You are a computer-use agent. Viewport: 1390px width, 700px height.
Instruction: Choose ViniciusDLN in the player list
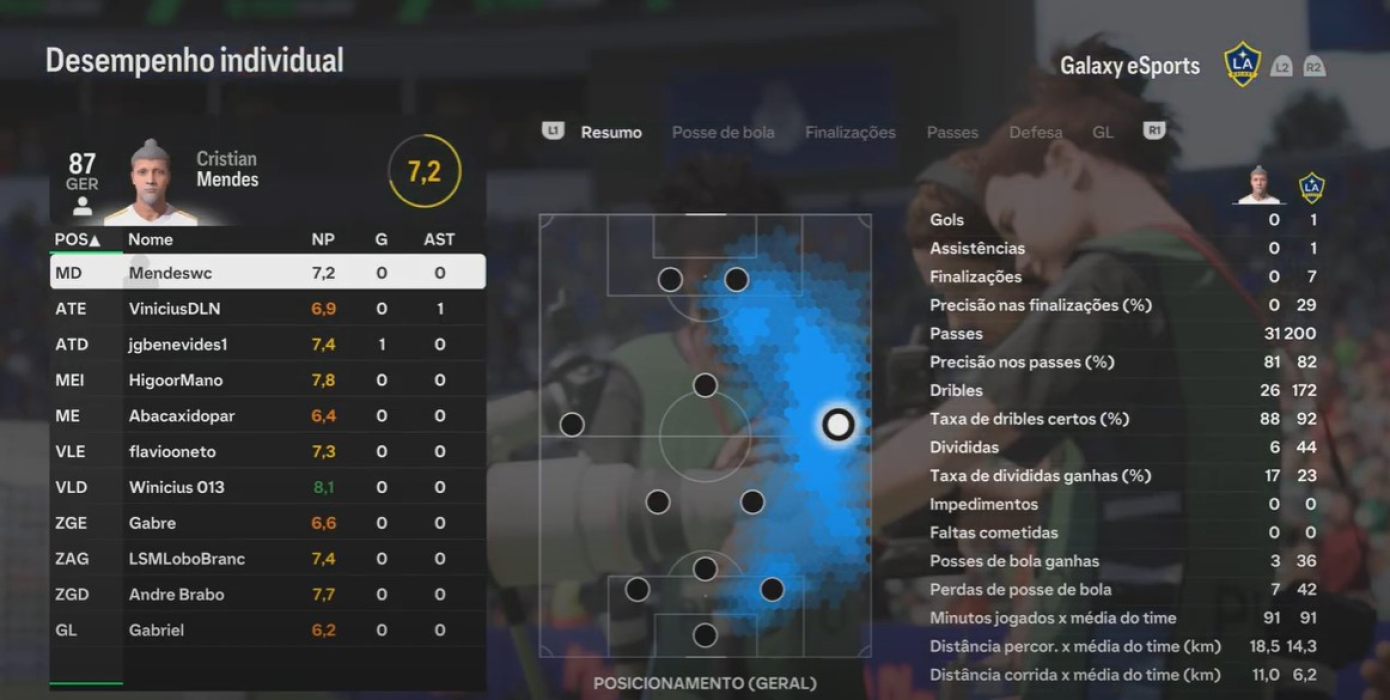click(267, 309)
